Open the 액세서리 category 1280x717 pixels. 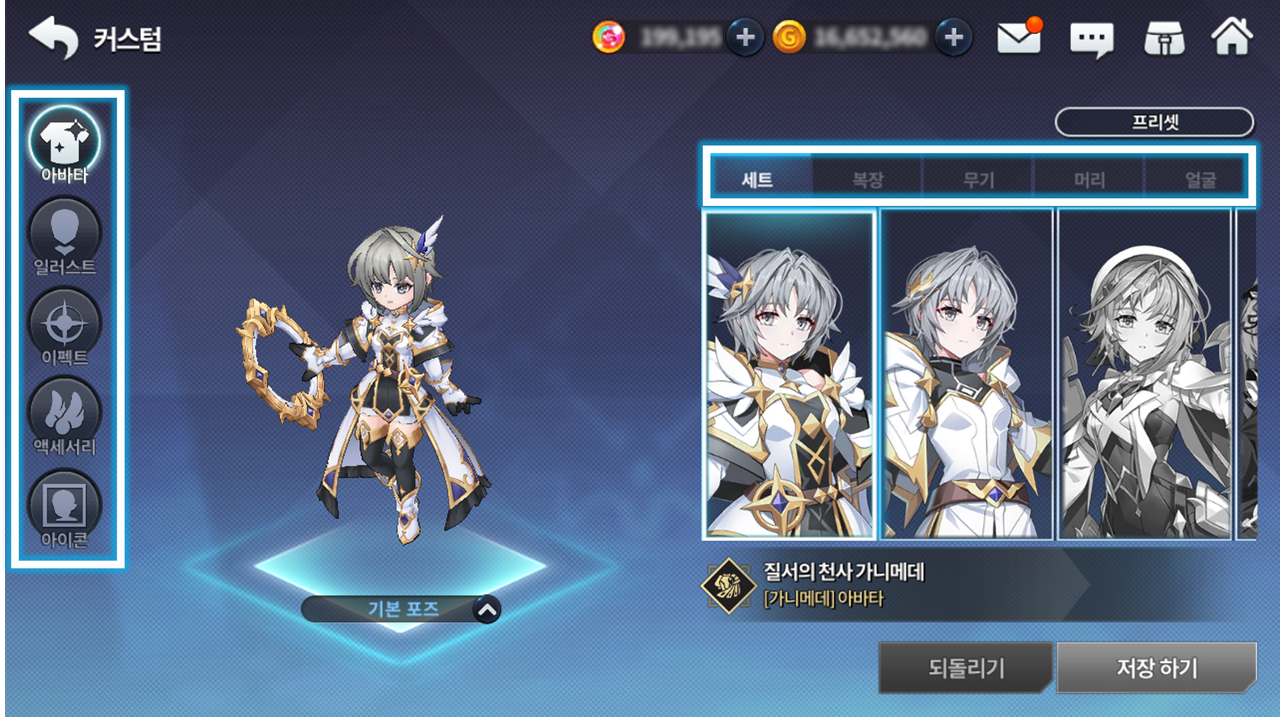[65, 416]
